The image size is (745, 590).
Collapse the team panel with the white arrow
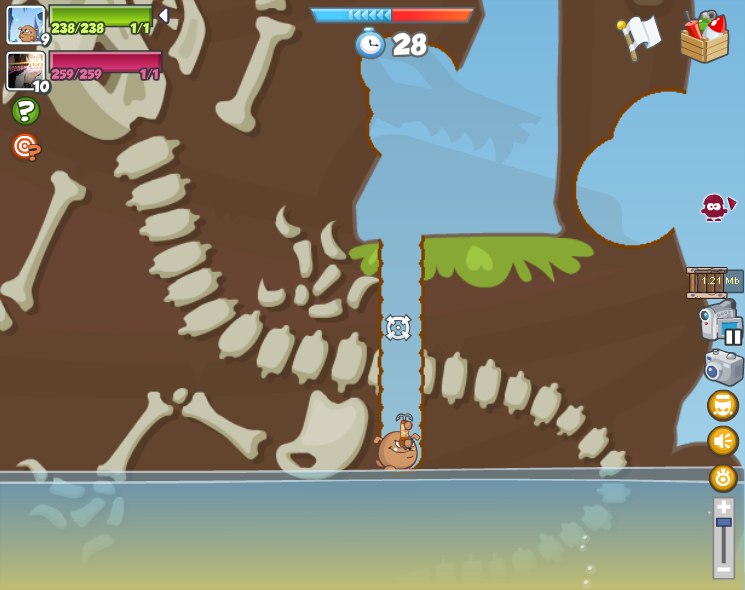point(164,16)
